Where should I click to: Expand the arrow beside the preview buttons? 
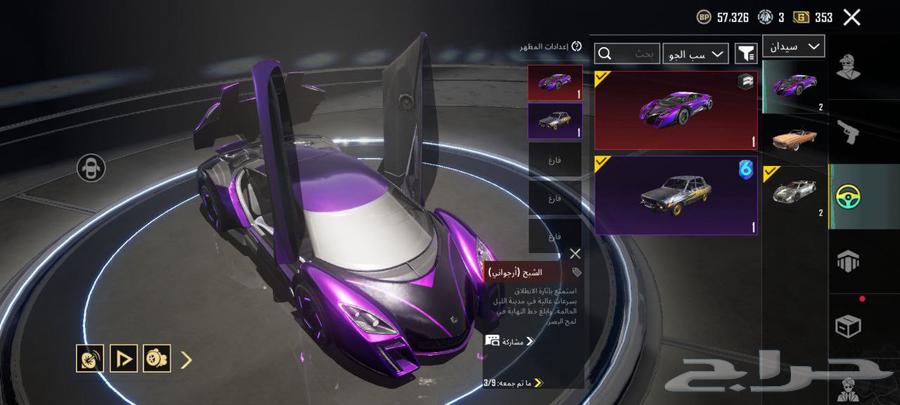click(186, 357)
